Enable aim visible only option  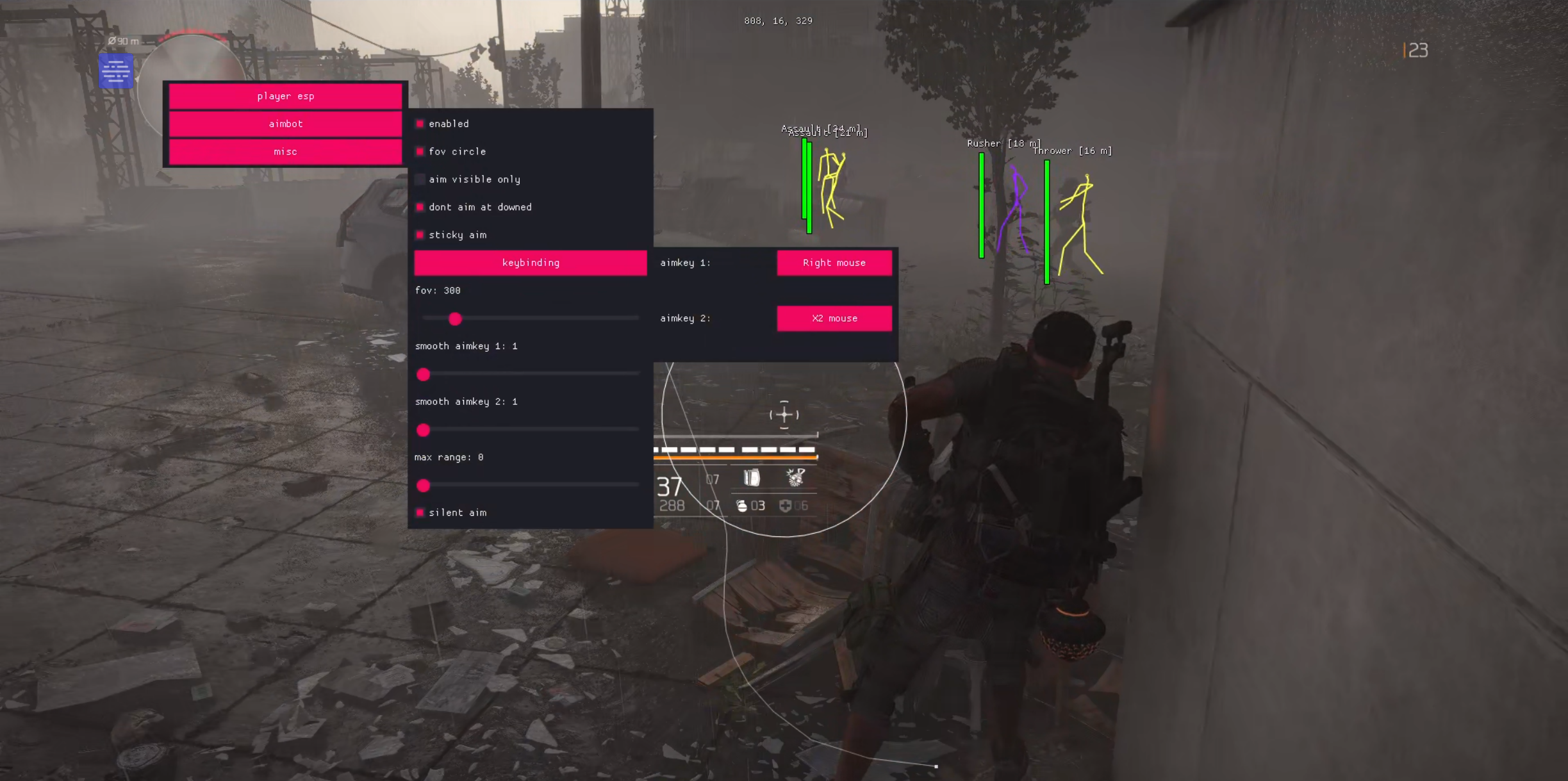point(420,179)
